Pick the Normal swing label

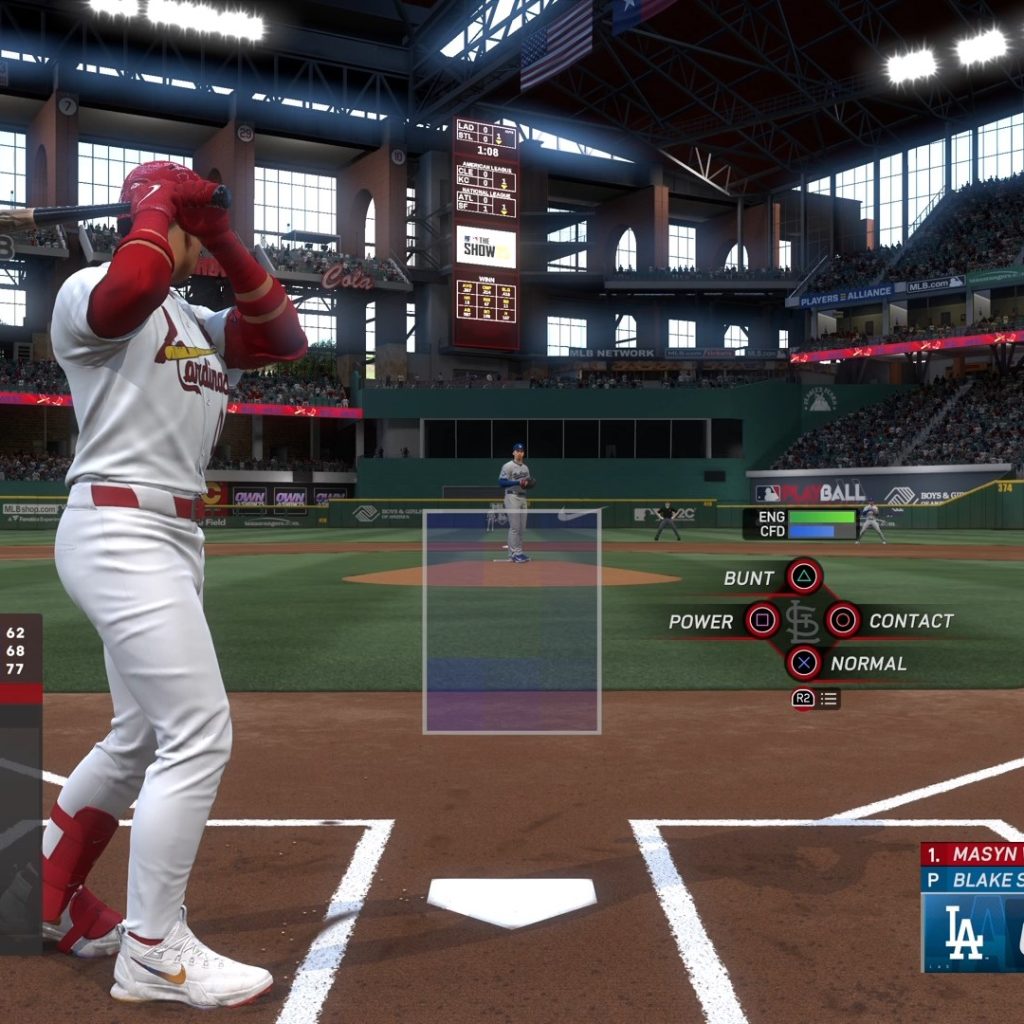click(x=868, y=663)
